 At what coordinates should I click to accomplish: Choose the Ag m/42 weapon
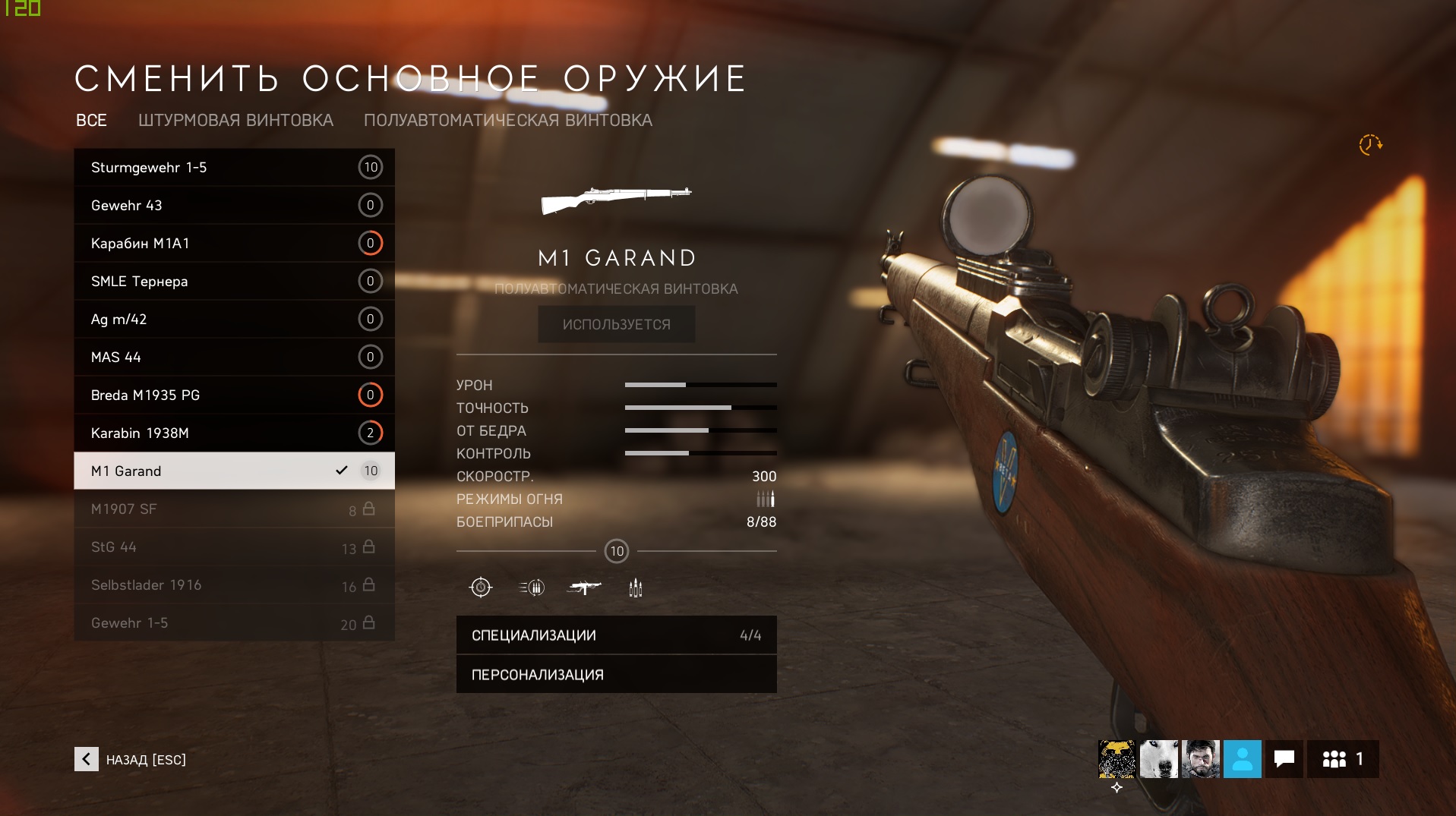(234, 319)
